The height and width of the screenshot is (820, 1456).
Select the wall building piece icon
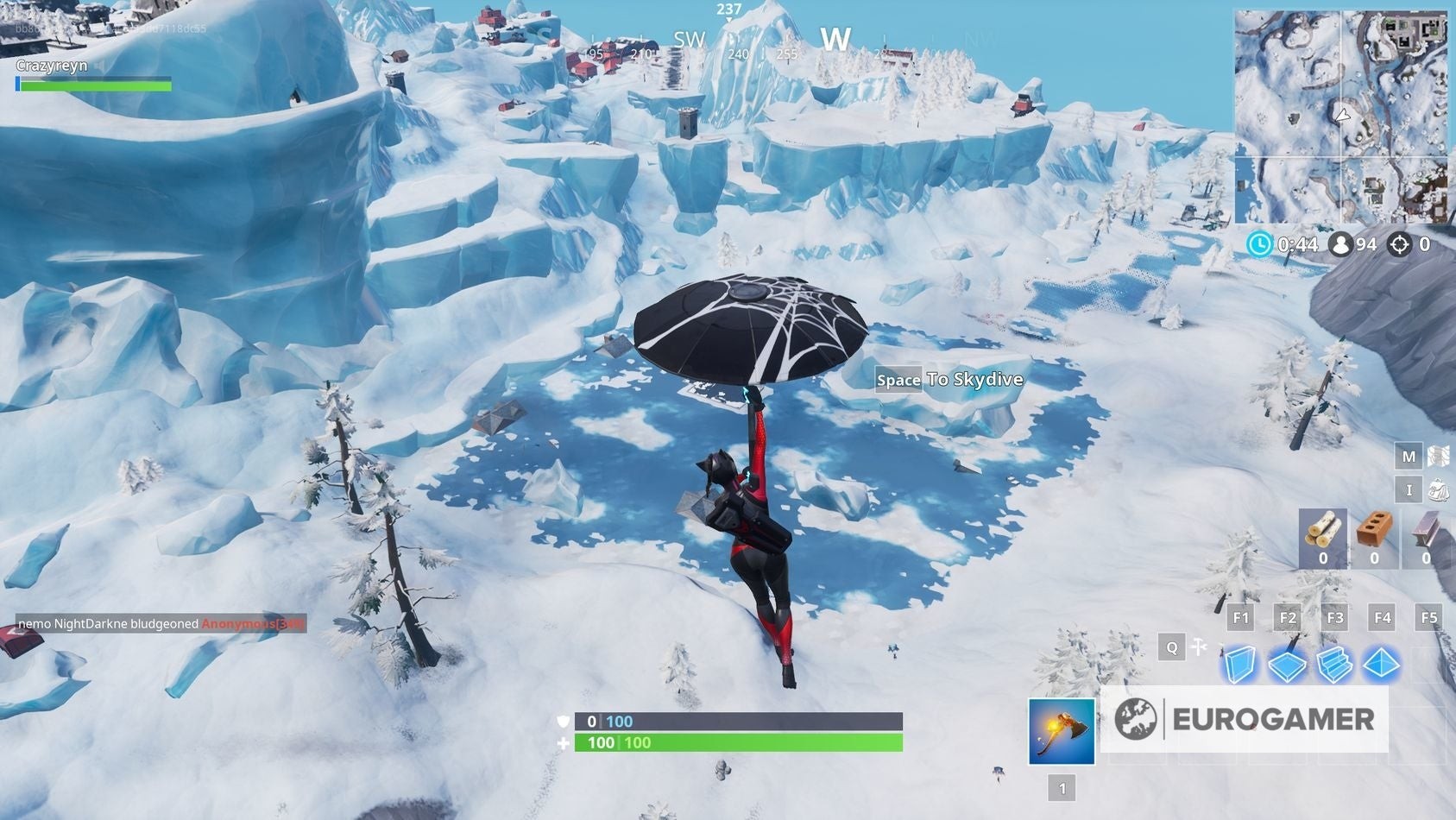(1240, 665)
